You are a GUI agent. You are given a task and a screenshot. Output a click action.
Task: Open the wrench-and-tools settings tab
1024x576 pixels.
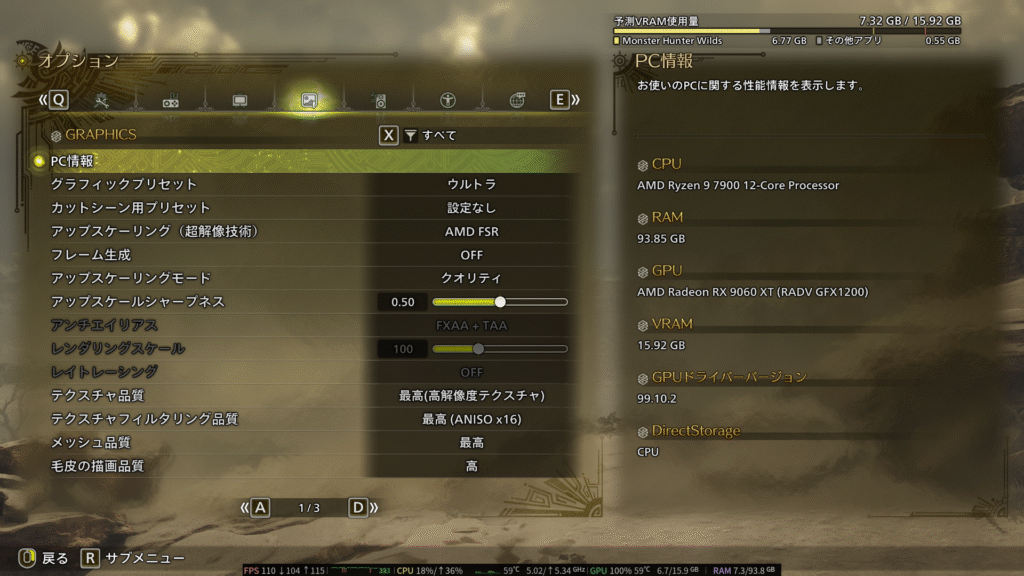pos(102,100)
